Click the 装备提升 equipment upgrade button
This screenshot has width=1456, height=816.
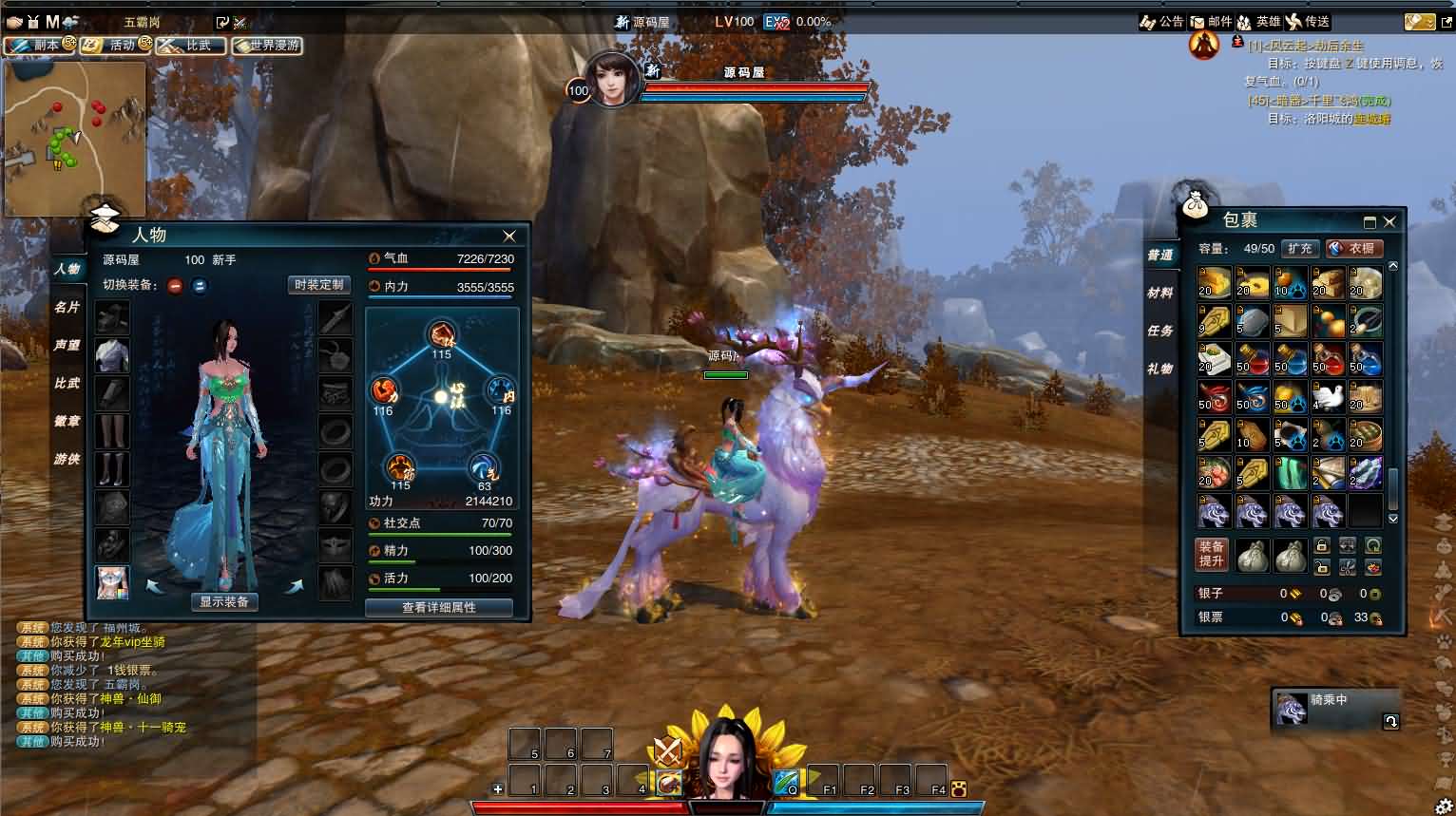tap(1212, 554)
